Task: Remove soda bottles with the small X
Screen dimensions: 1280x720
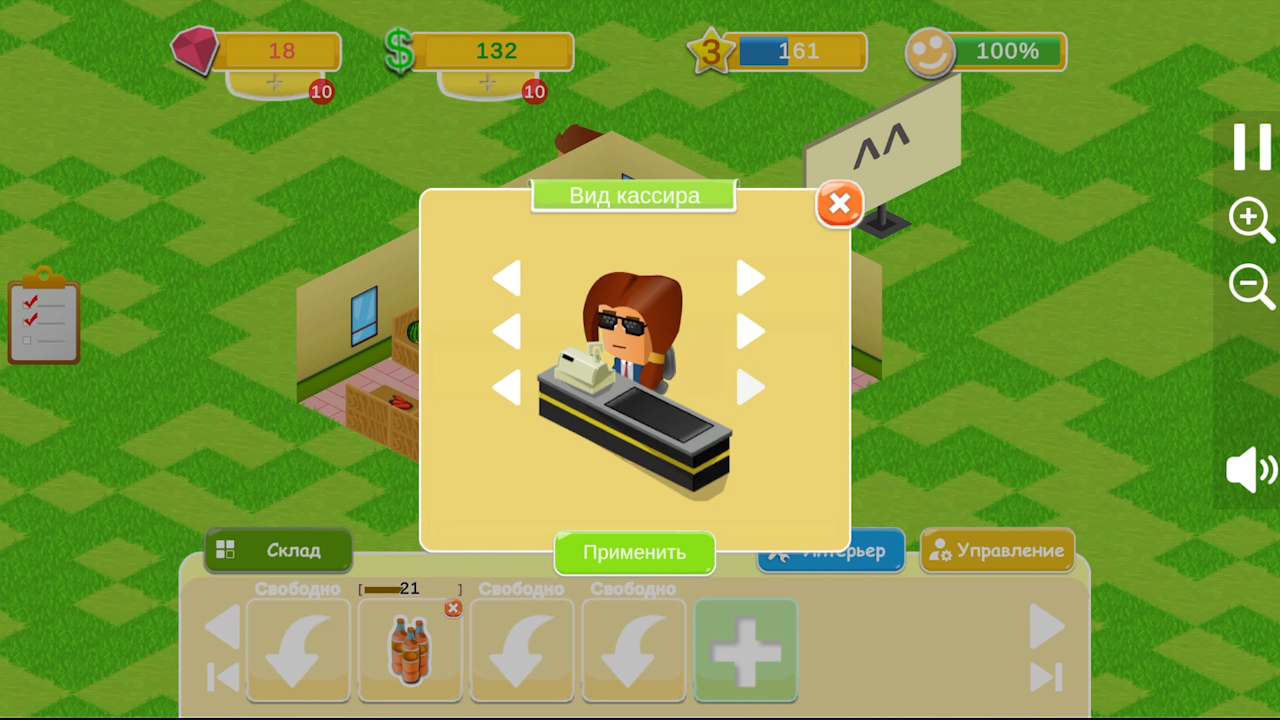Action: (x=453, y=609)
